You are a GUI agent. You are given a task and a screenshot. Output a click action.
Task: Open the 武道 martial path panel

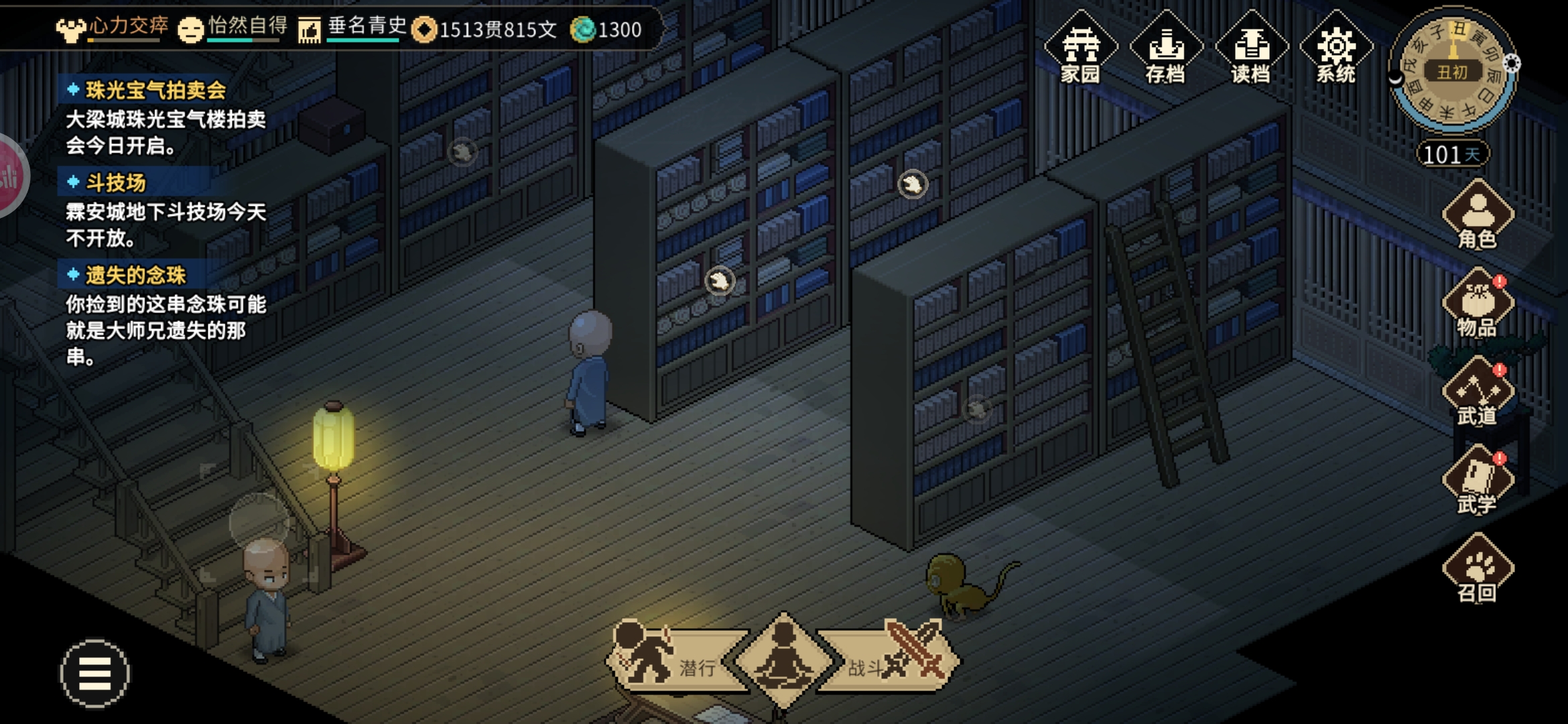1478,393
